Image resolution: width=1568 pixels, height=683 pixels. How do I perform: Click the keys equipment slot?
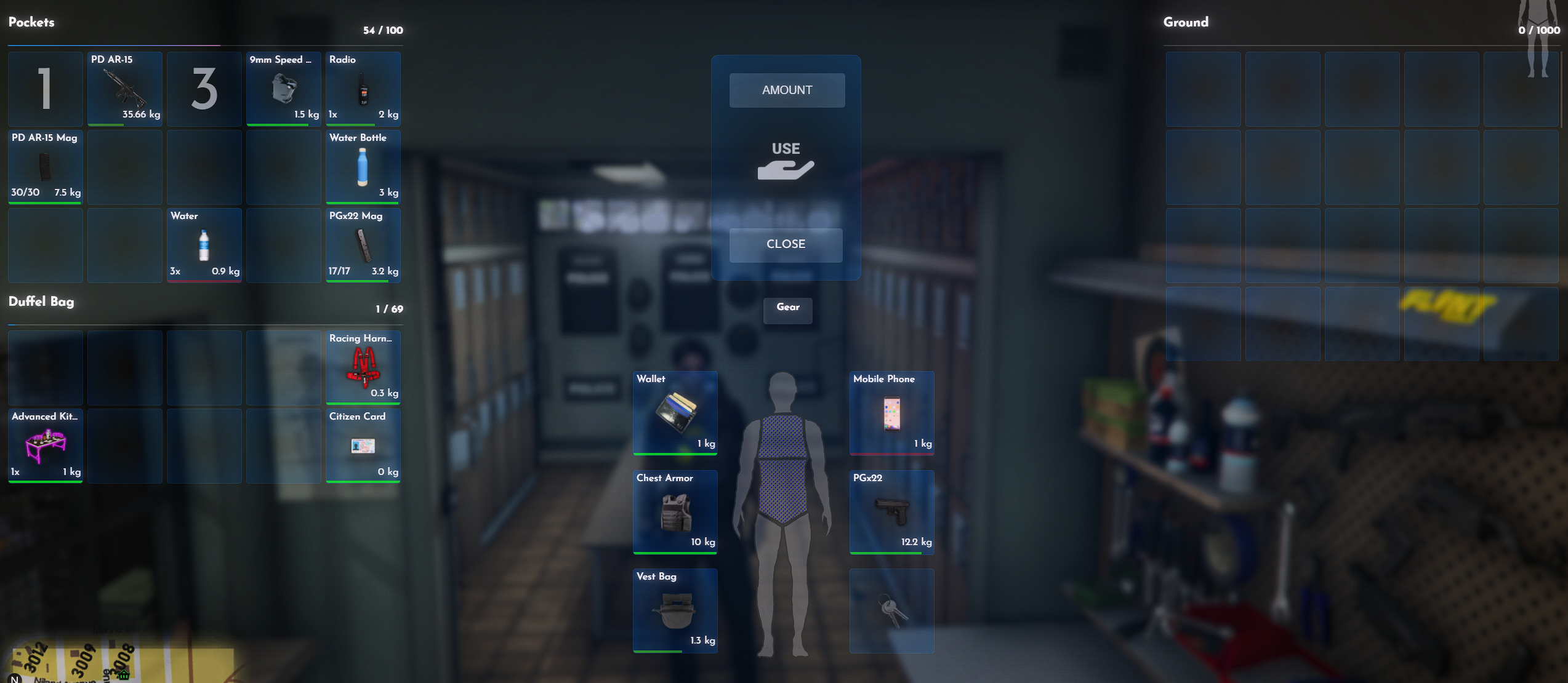[891, 610]
